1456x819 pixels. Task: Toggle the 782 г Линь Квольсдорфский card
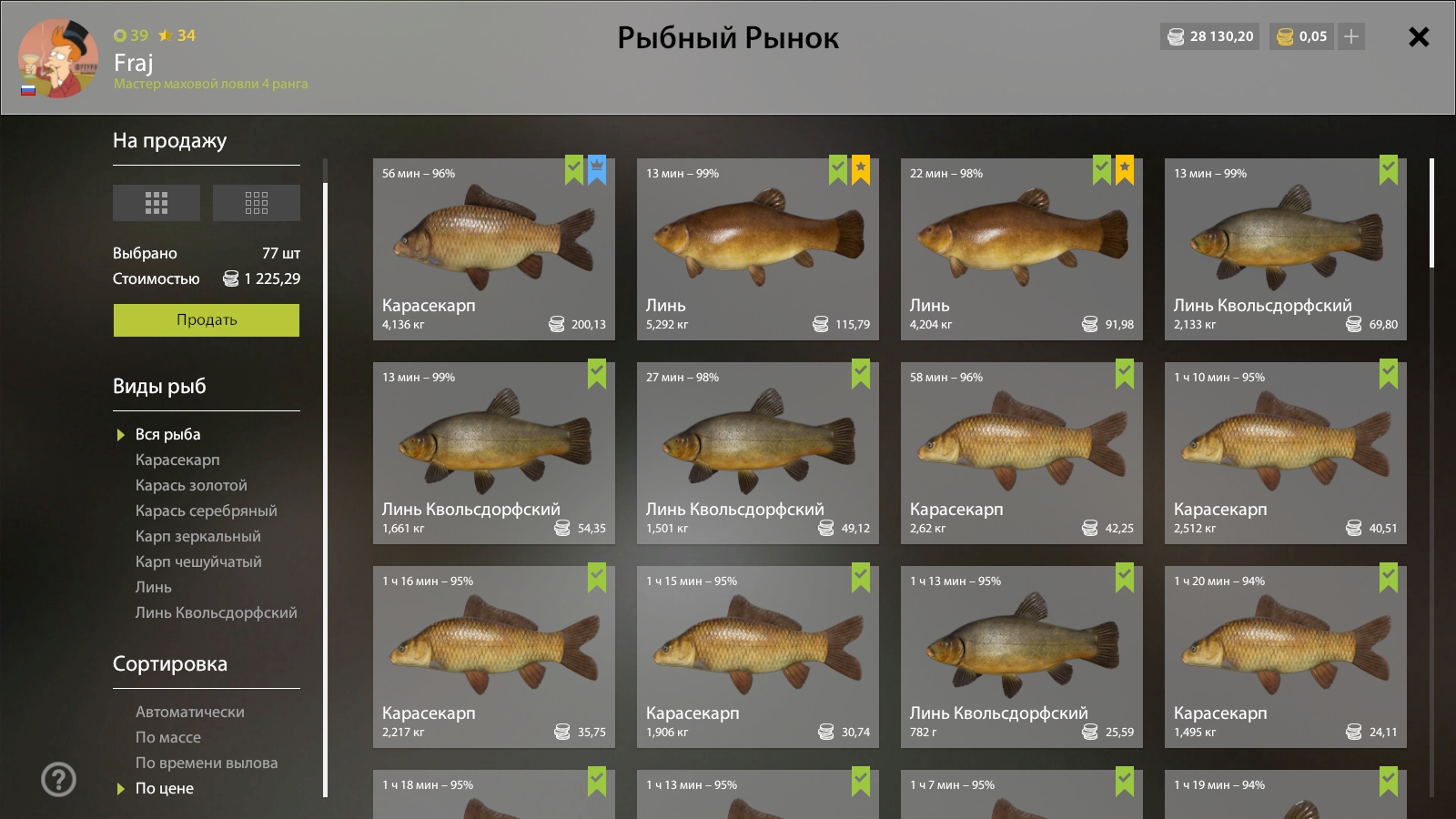[1021, 657]
